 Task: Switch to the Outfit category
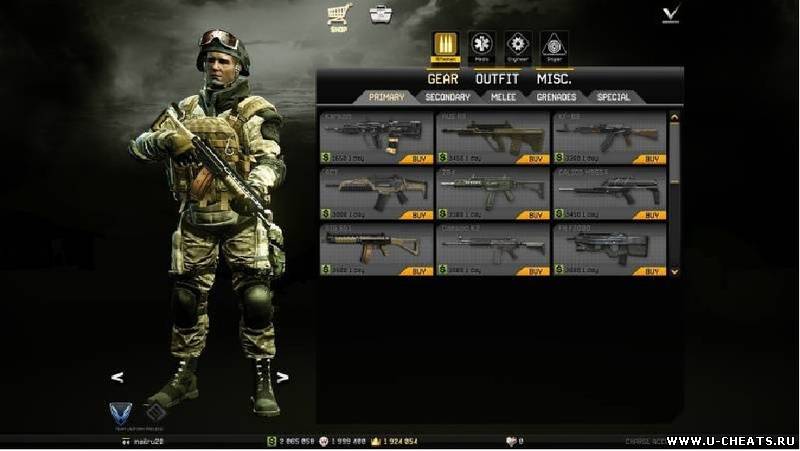pyautogui.click(x=497, y=78)
